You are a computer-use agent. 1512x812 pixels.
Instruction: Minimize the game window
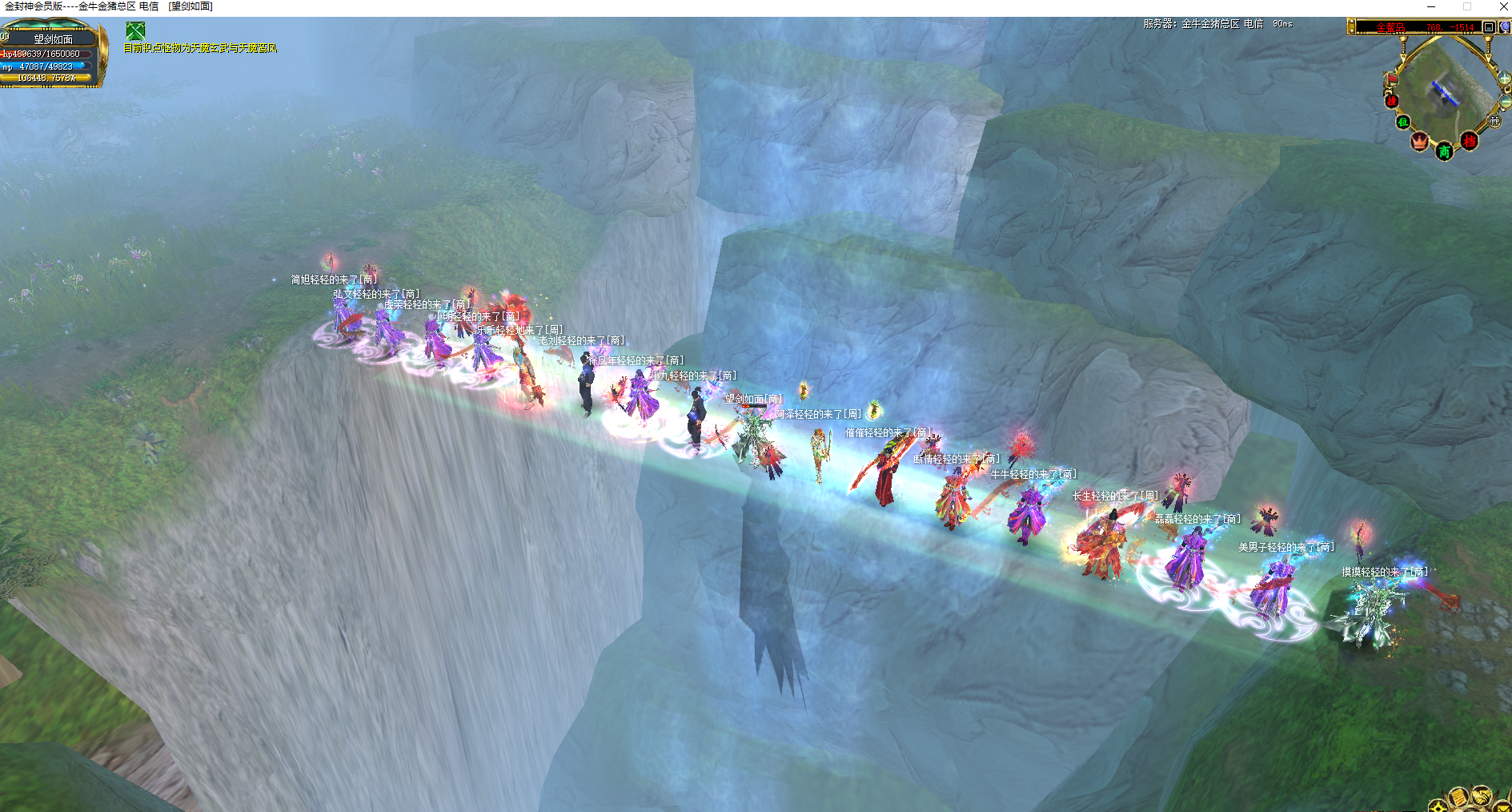(x=1430, y=6)
